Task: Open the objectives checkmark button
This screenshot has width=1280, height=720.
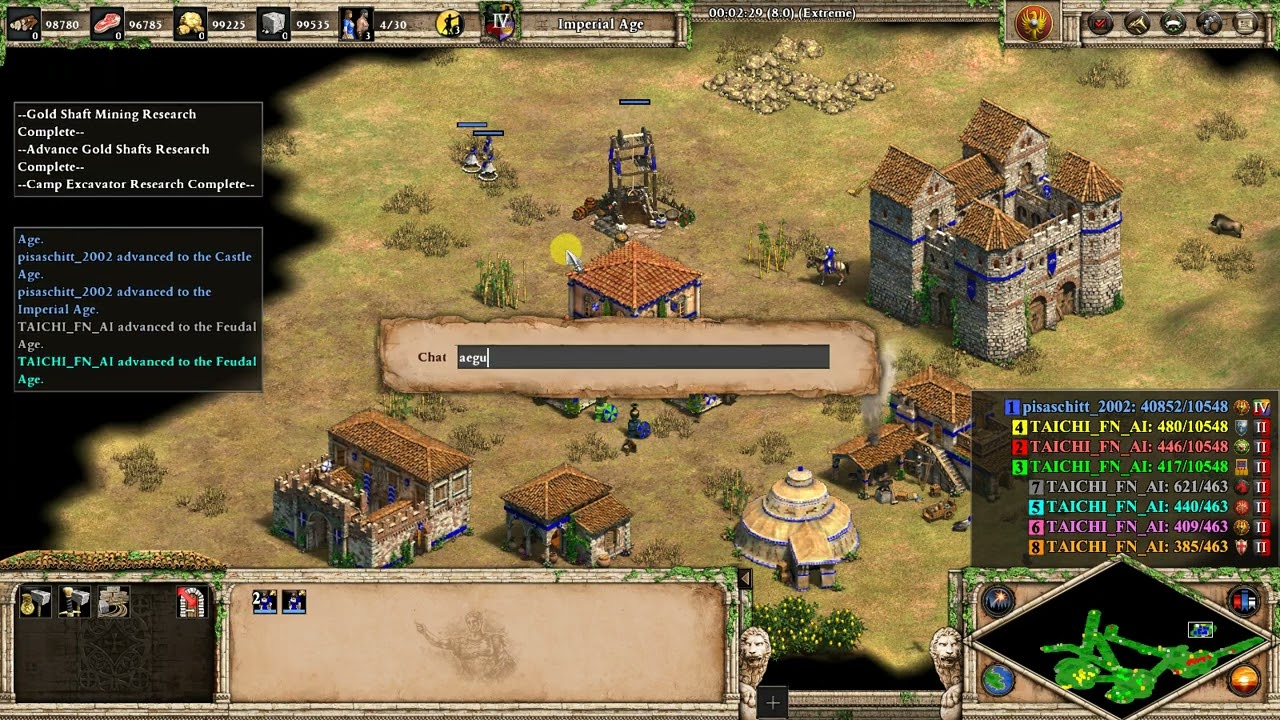Action: 1100,23
